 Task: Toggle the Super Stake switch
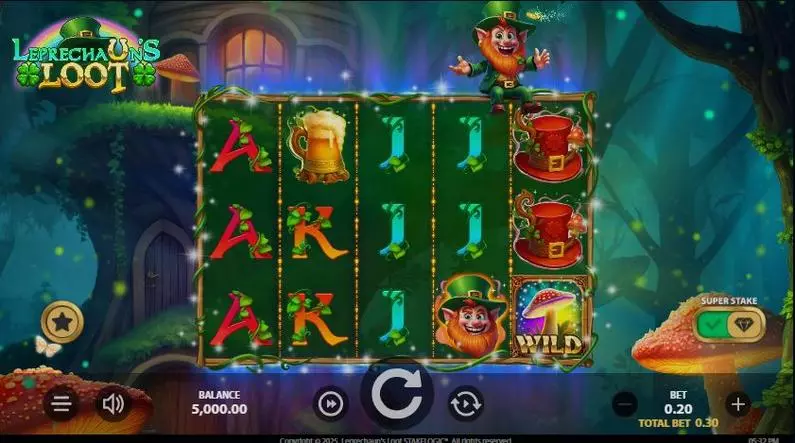tap(727, 325)
